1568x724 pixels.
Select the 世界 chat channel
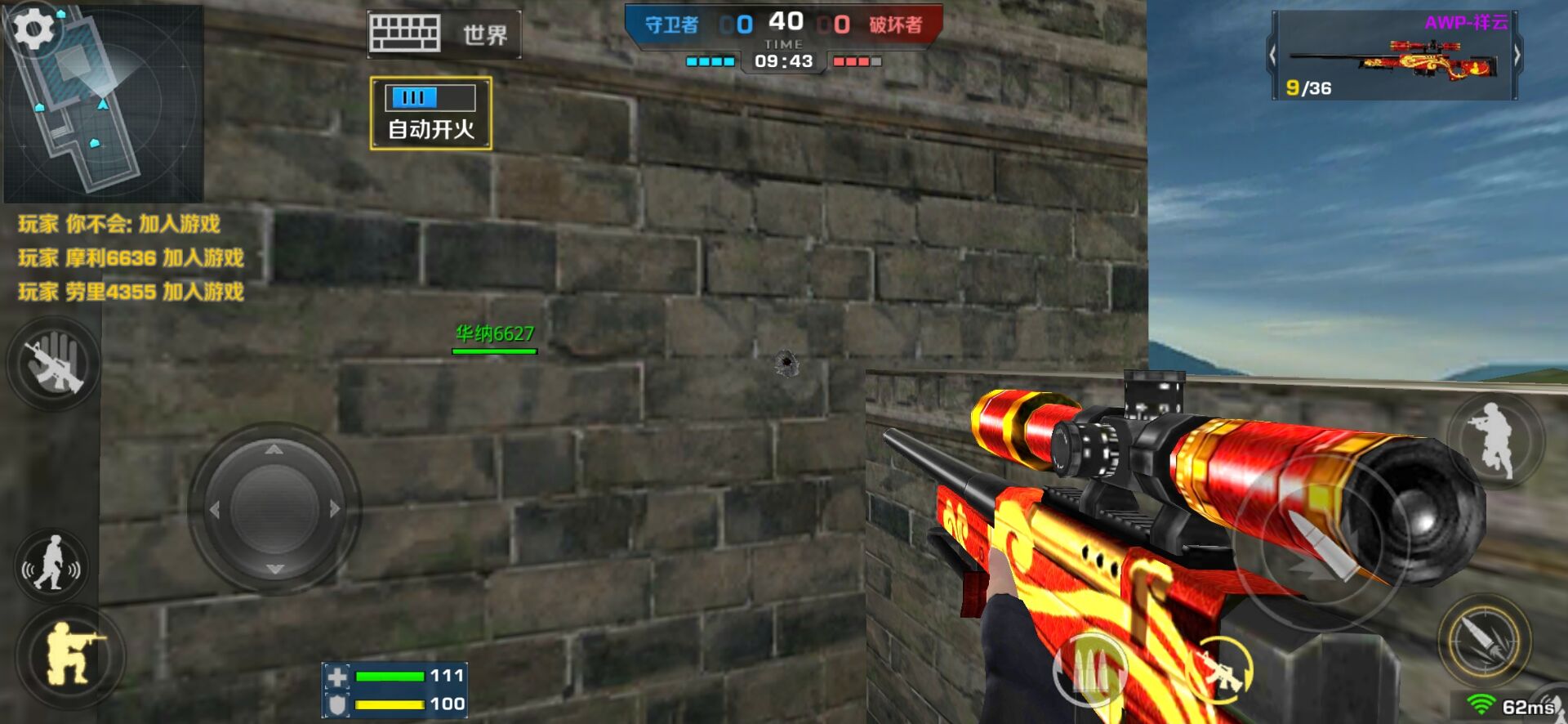coord(485,35)
